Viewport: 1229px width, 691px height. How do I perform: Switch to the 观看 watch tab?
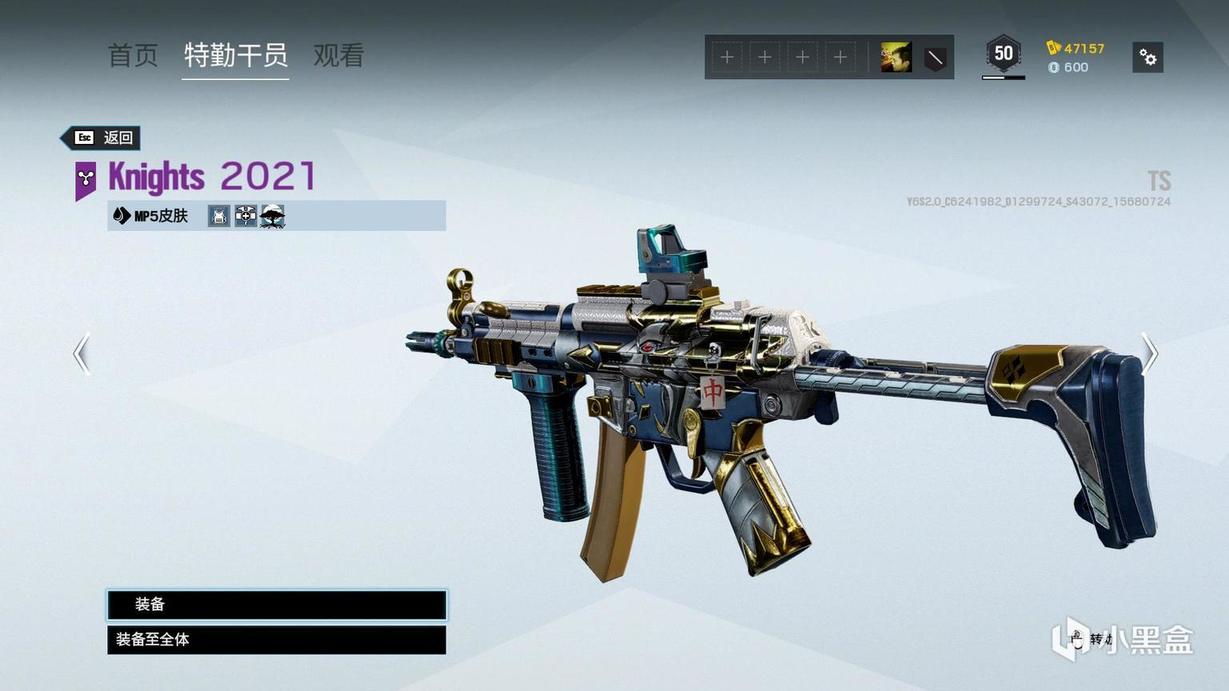click(338, 55)
